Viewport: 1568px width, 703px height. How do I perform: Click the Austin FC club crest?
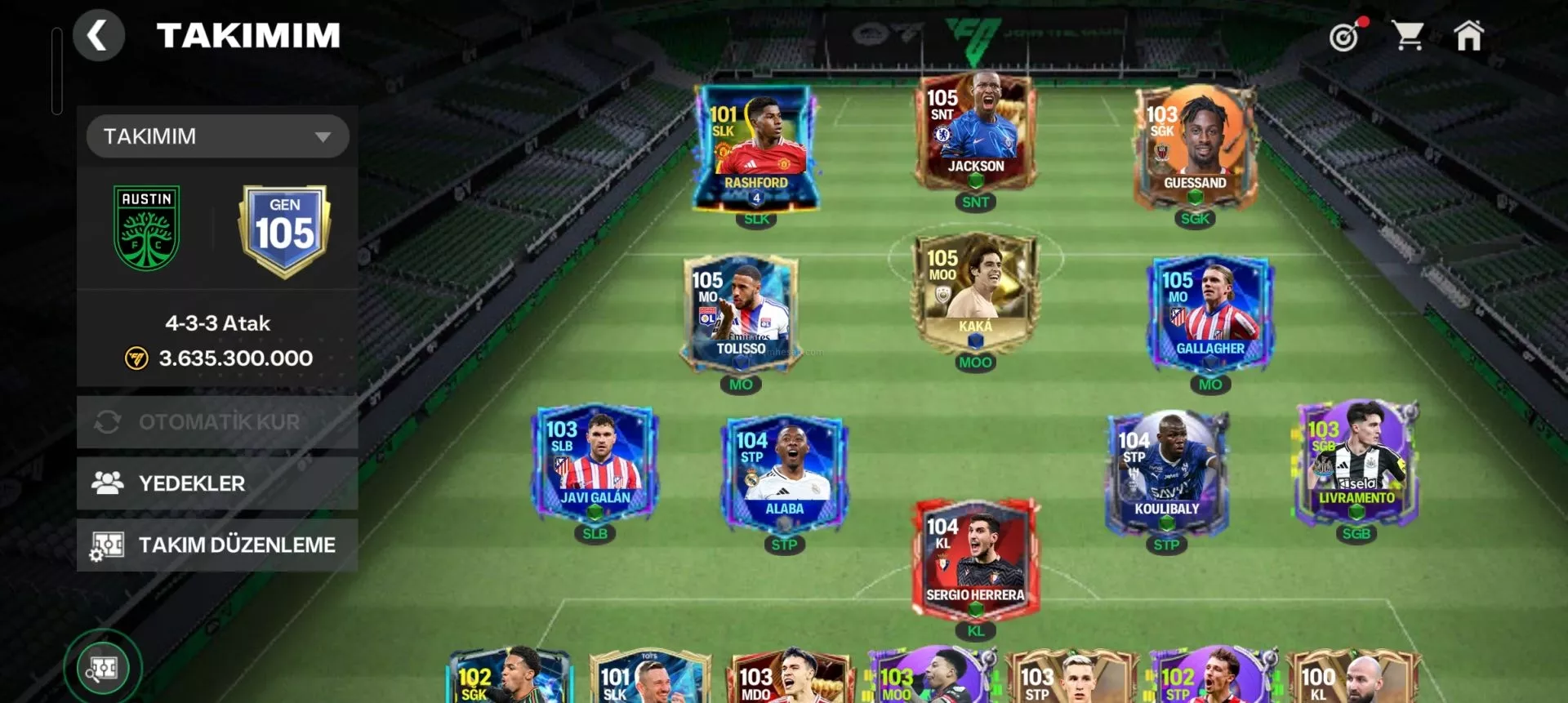point(147,228)
